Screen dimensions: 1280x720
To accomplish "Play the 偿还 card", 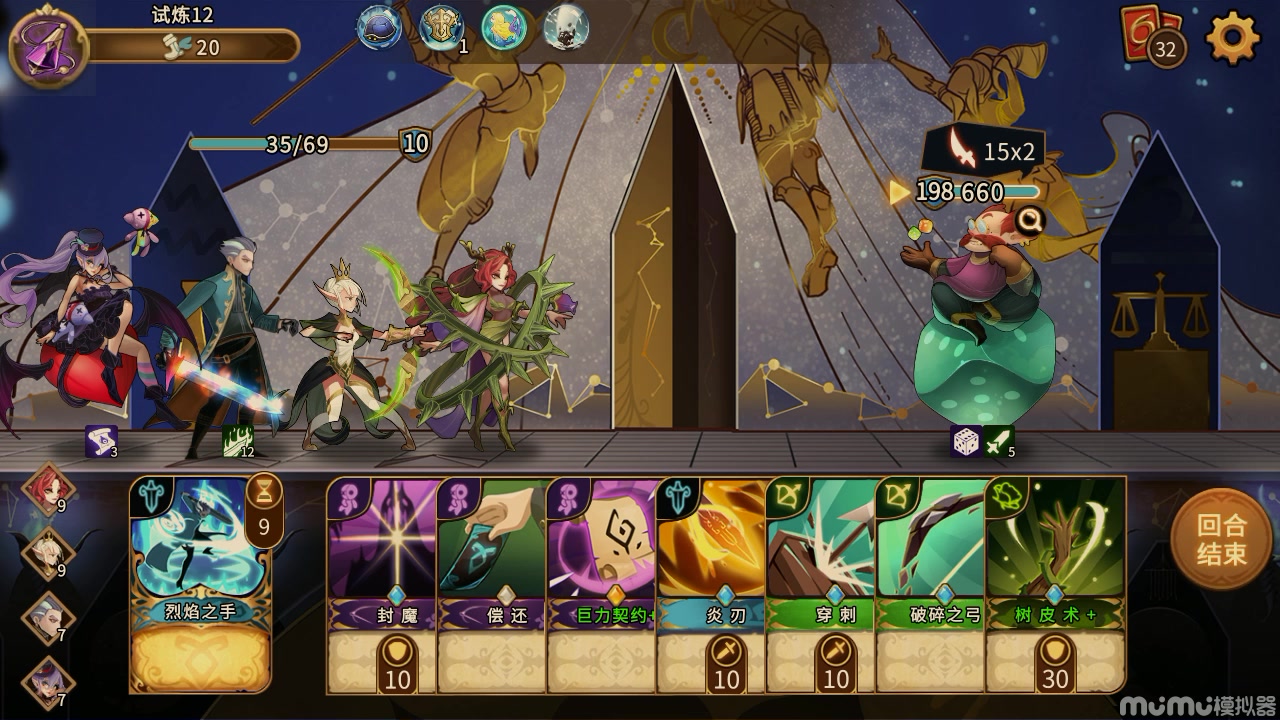I will [x=493, y=584].
